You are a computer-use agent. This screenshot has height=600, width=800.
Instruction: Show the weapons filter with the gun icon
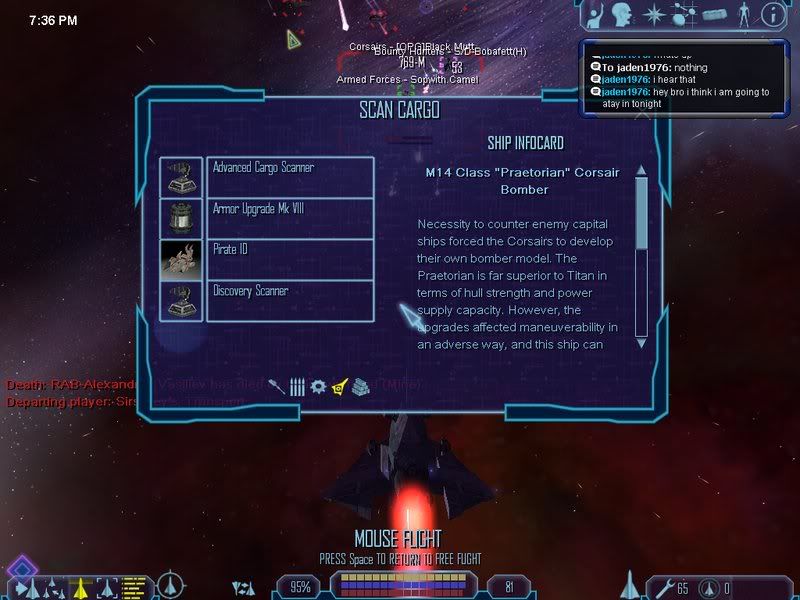pyautogui.click(x=277, y=386)
